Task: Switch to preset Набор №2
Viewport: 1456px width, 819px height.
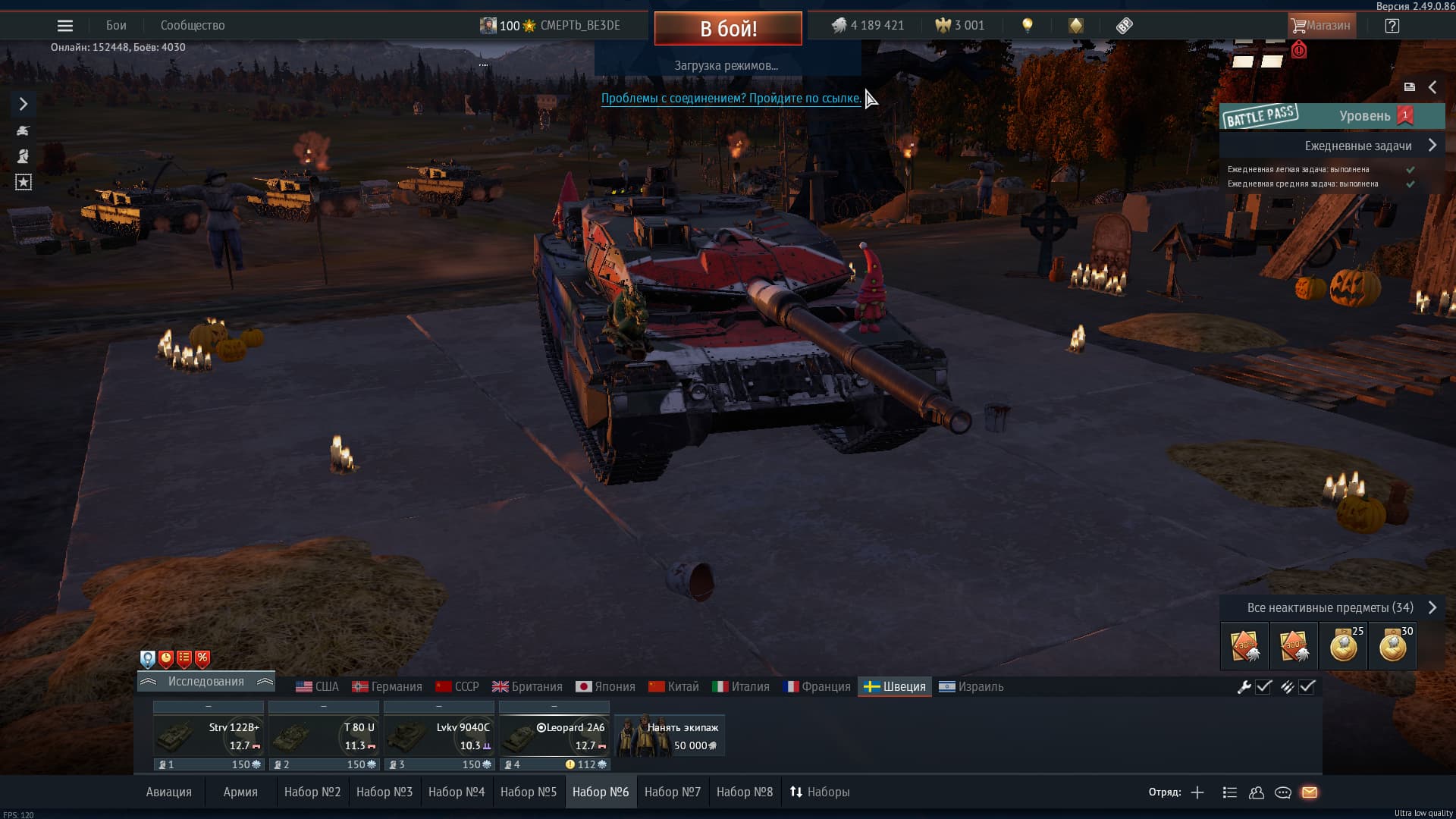Action: pyautogui.click(x=312, y=792)
